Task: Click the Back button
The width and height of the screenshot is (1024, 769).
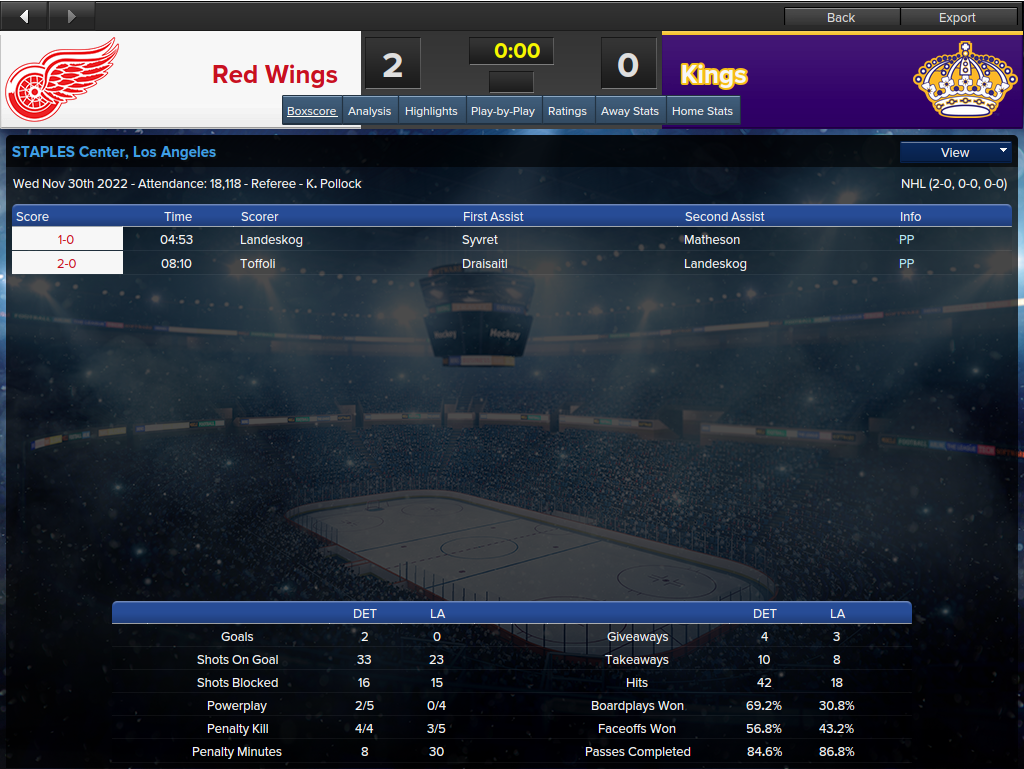Action: (841, 17)
